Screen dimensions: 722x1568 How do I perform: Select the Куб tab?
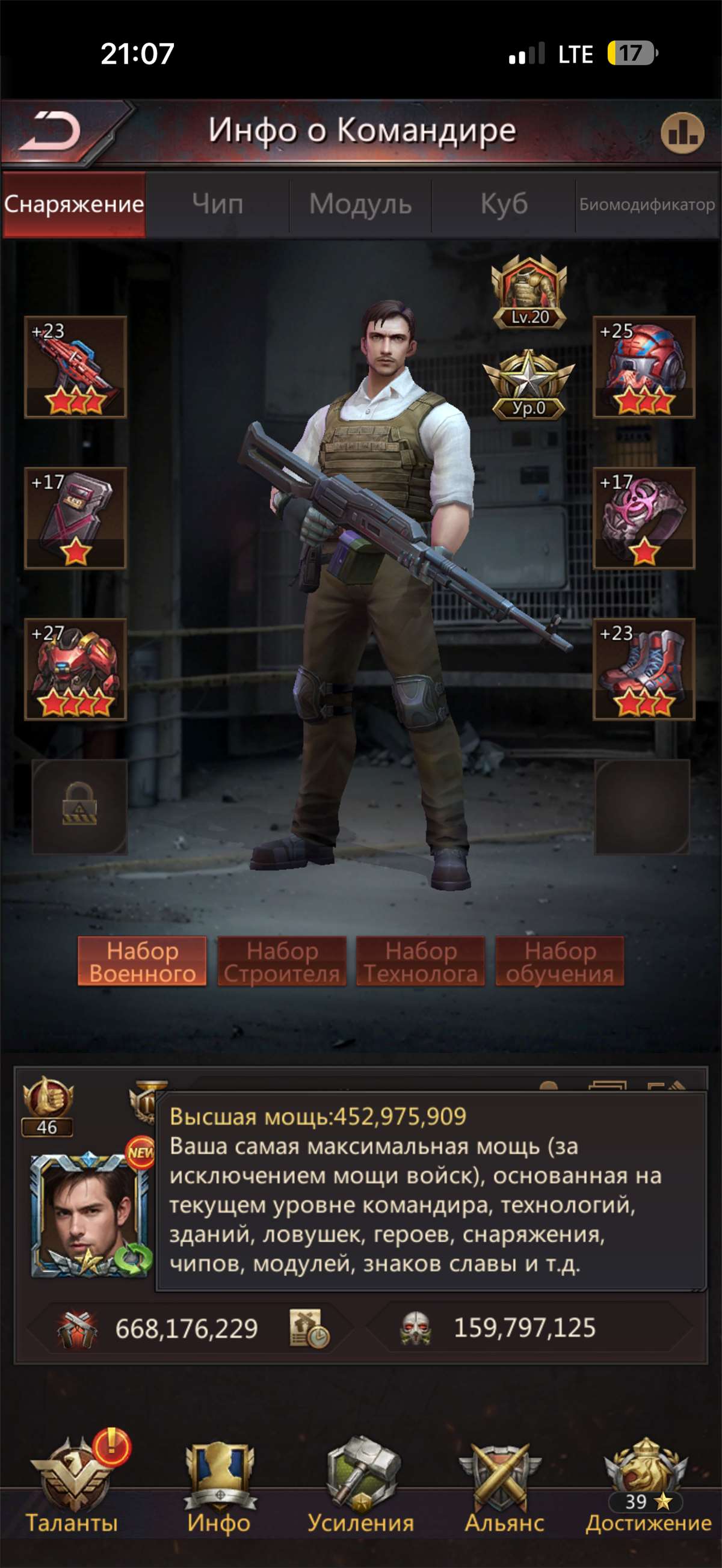[x=504, y=204]
